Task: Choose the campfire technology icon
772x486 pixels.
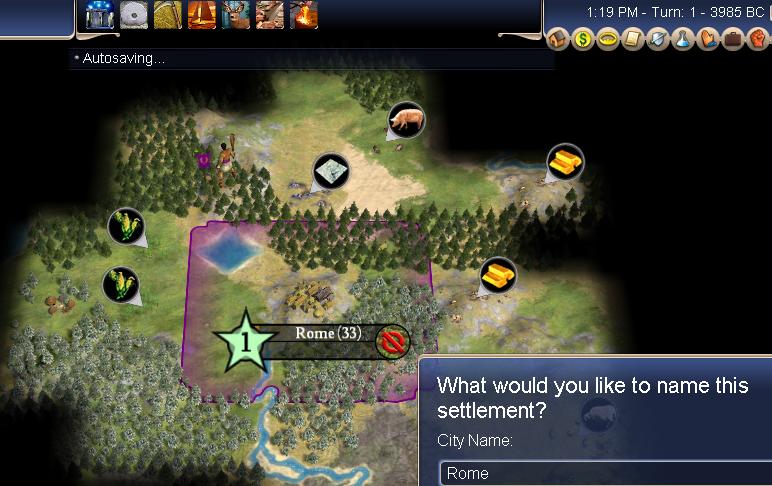Action: coord(304,14)
